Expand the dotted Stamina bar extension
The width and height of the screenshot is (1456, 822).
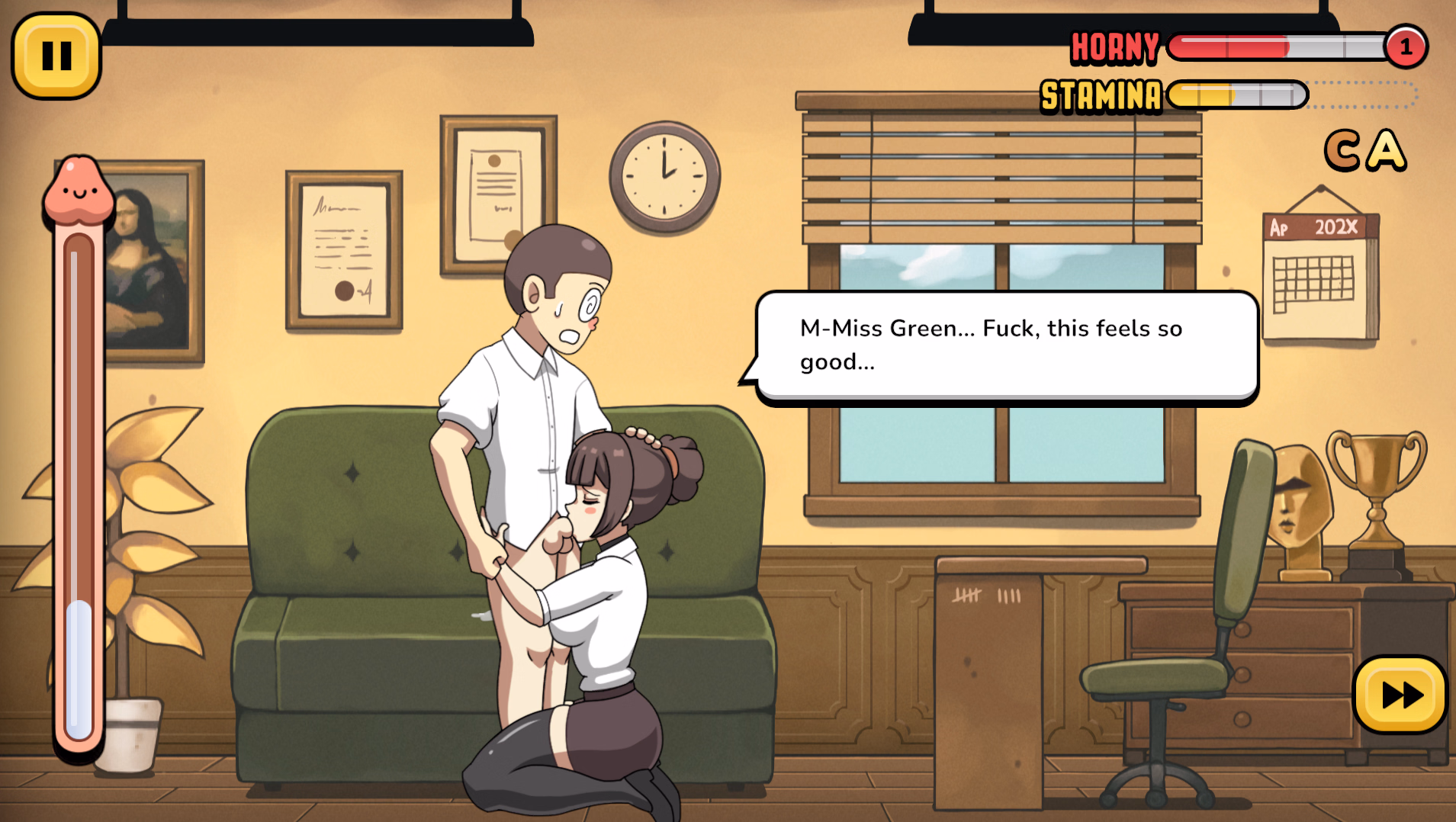(x=1358, y=96)
